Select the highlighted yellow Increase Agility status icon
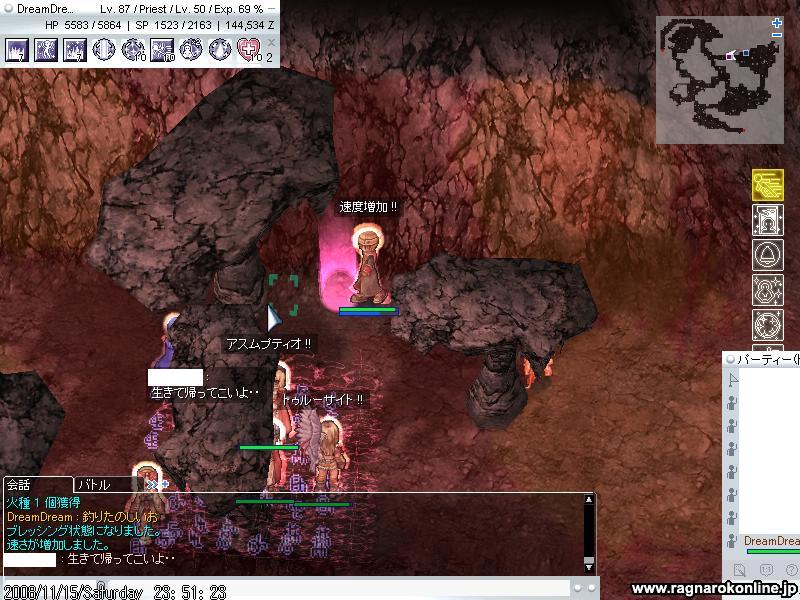The height and width of the screenshot is (600, 800). click(767, 185)
